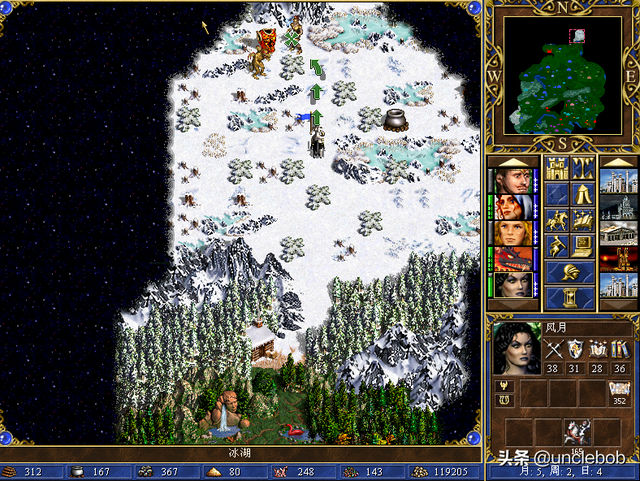Open the Kingdom Overview castle button
640x481 pixels.
[x=557, y=167]
